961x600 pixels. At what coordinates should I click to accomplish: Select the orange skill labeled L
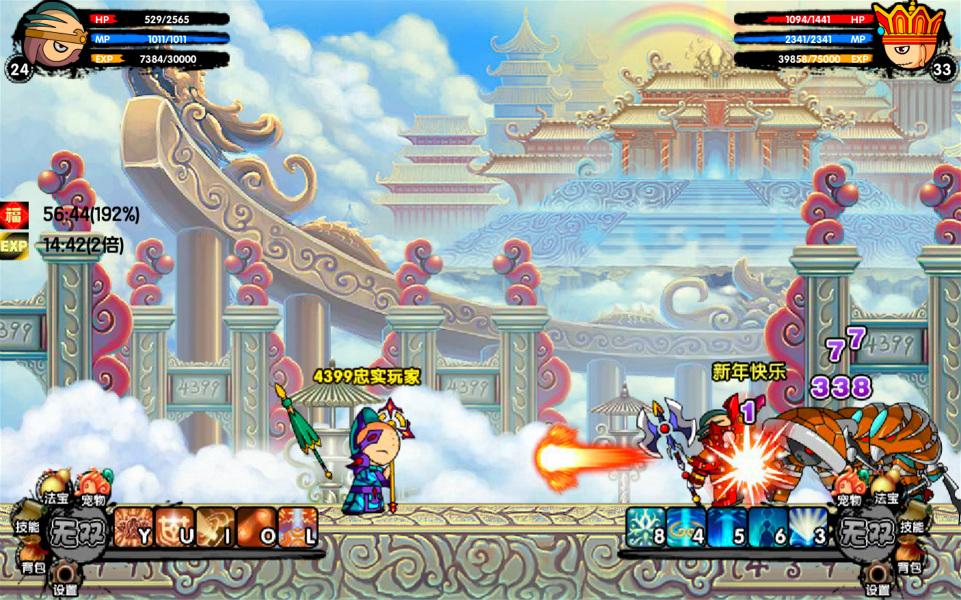[298, 527]
